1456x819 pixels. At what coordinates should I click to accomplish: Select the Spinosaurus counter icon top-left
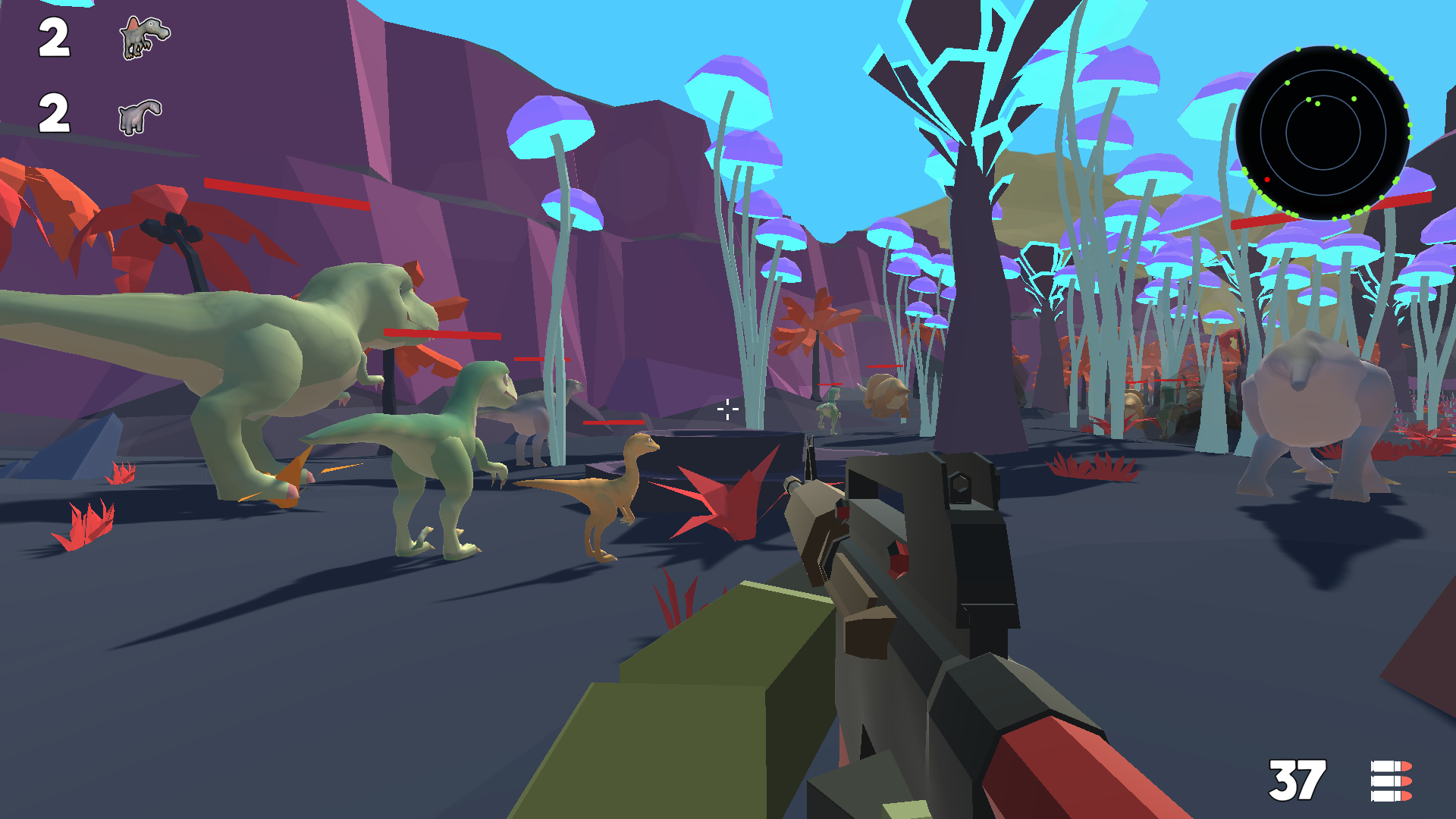[143, 38]
